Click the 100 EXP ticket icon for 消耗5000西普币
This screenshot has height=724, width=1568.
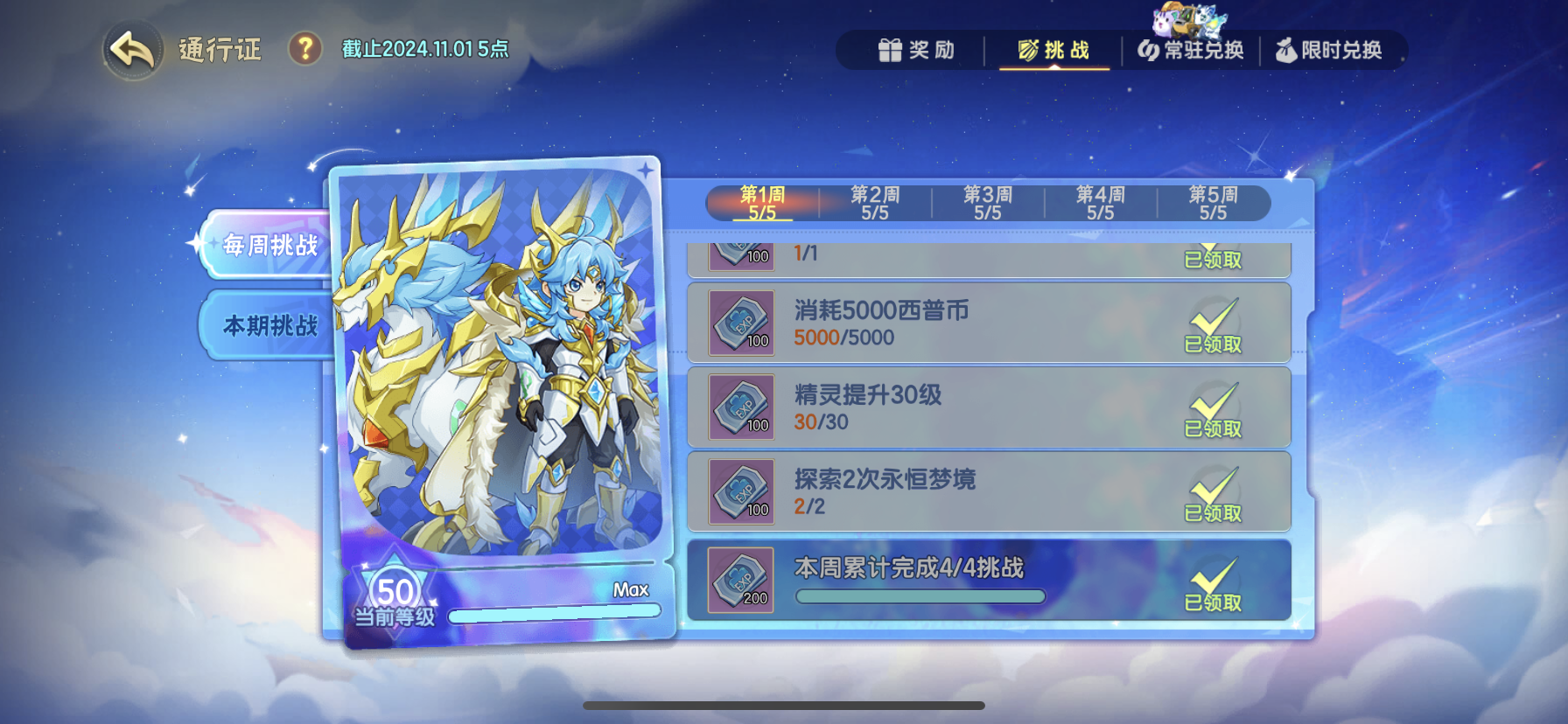739,324
